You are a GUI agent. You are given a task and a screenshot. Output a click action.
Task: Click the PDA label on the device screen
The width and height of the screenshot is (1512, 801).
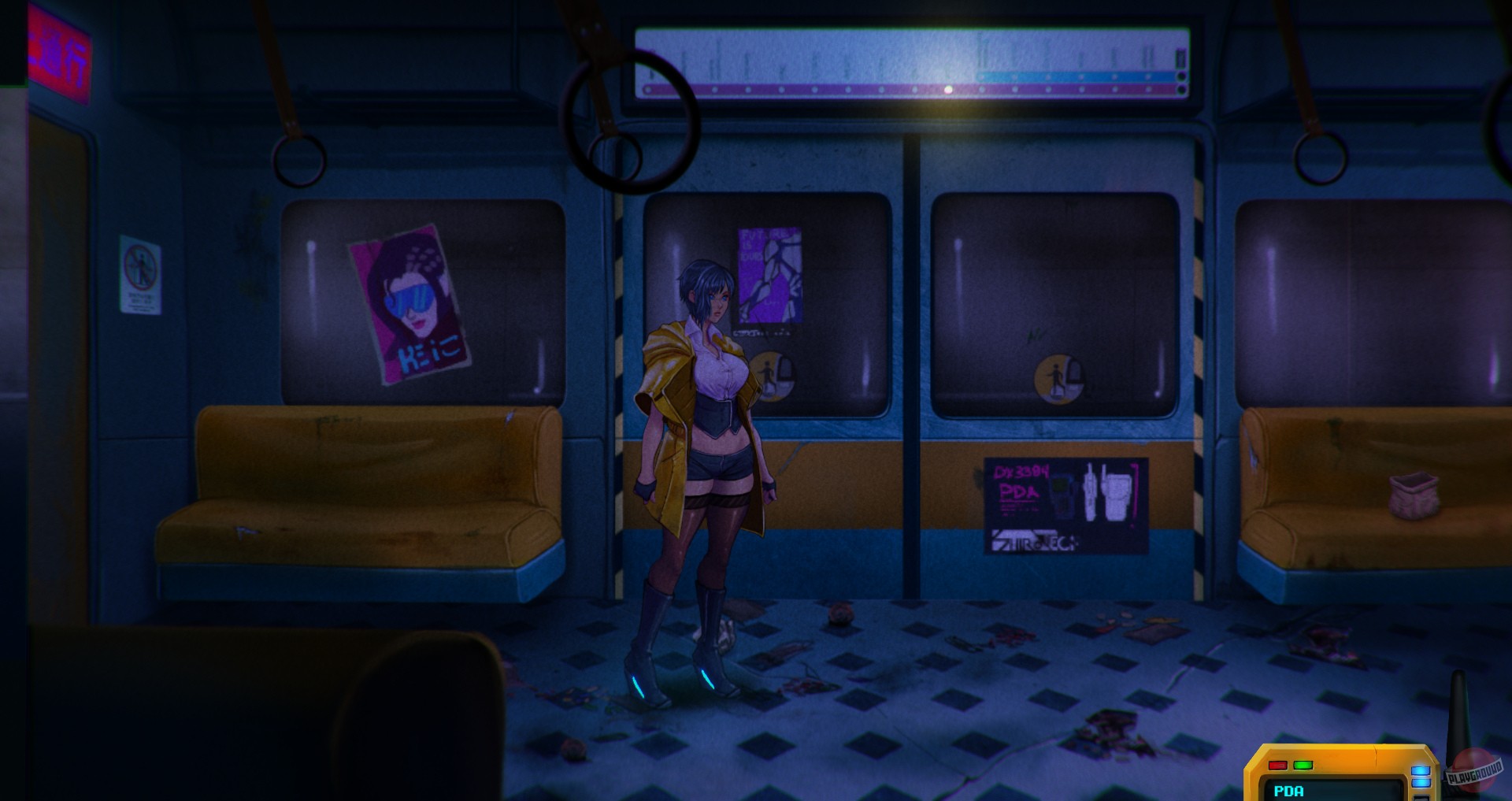[1289, 791]
